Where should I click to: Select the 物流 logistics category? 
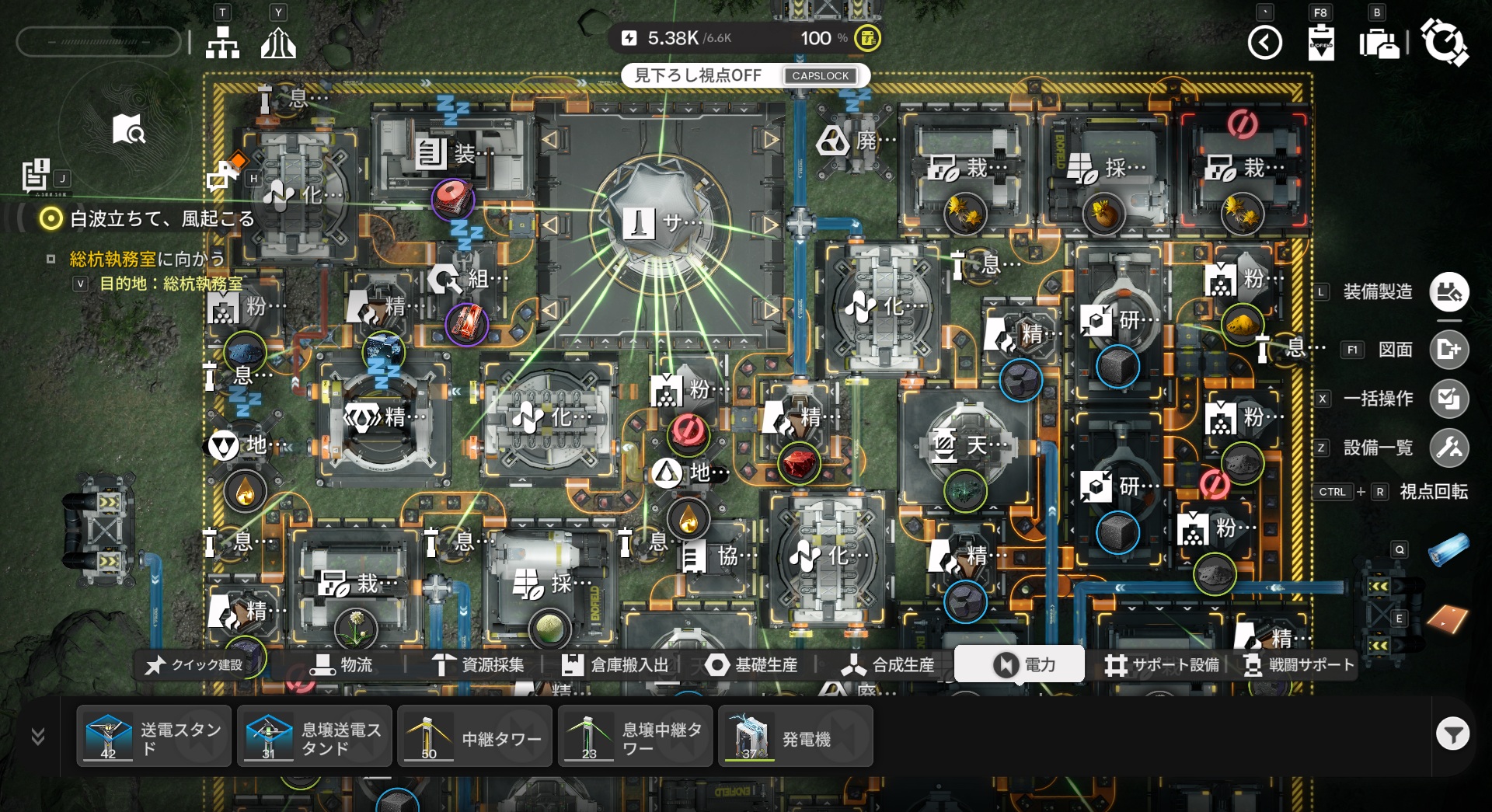(x=342, y=665)
